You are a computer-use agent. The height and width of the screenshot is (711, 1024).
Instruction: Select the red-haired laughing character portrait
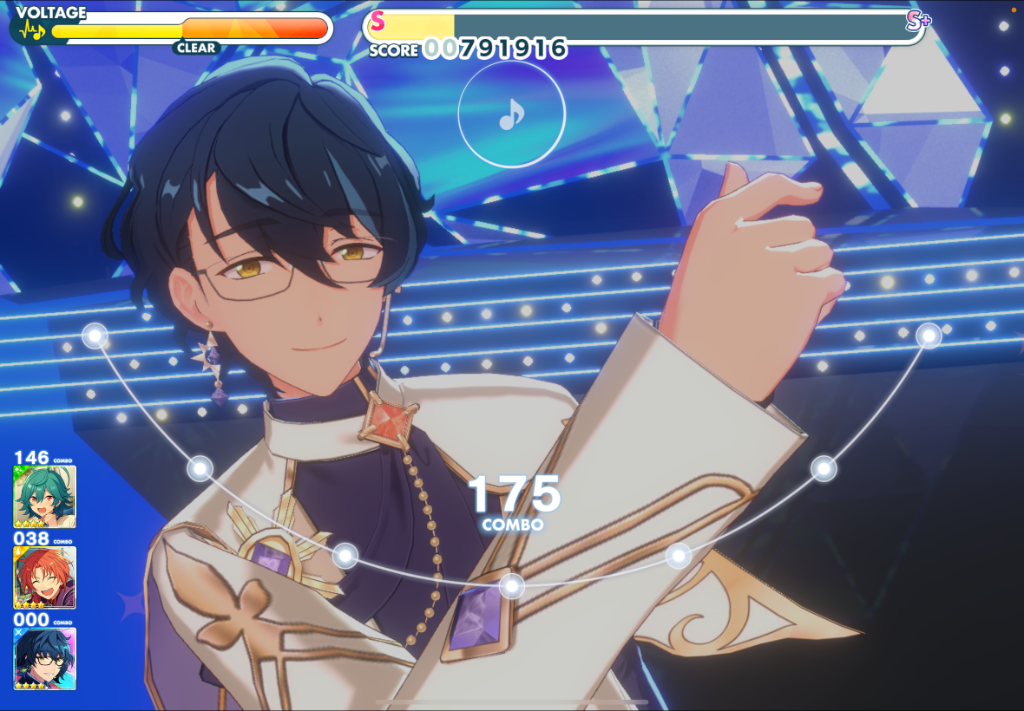click(x=44, y=577)
